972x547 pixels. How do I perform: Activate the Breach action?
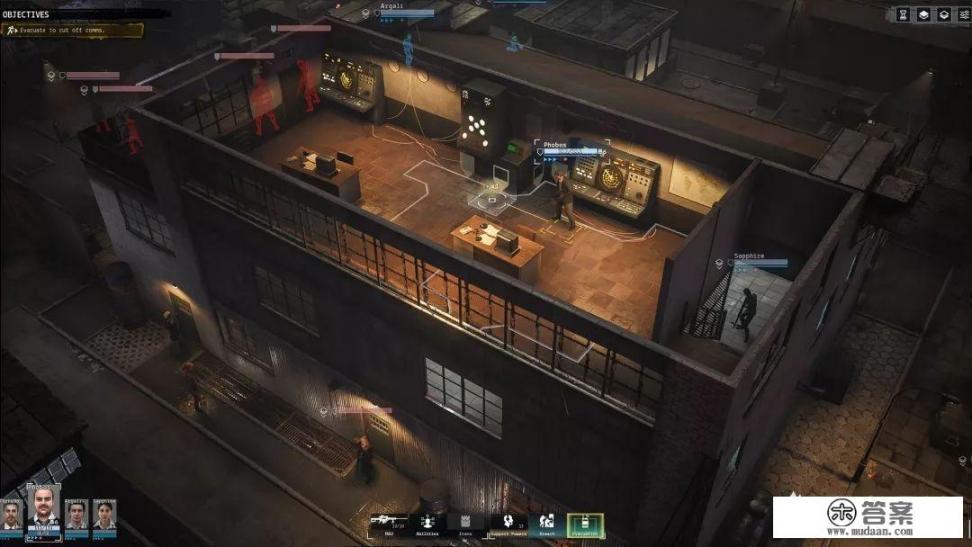pyautogui.click(x=547, y=521)
